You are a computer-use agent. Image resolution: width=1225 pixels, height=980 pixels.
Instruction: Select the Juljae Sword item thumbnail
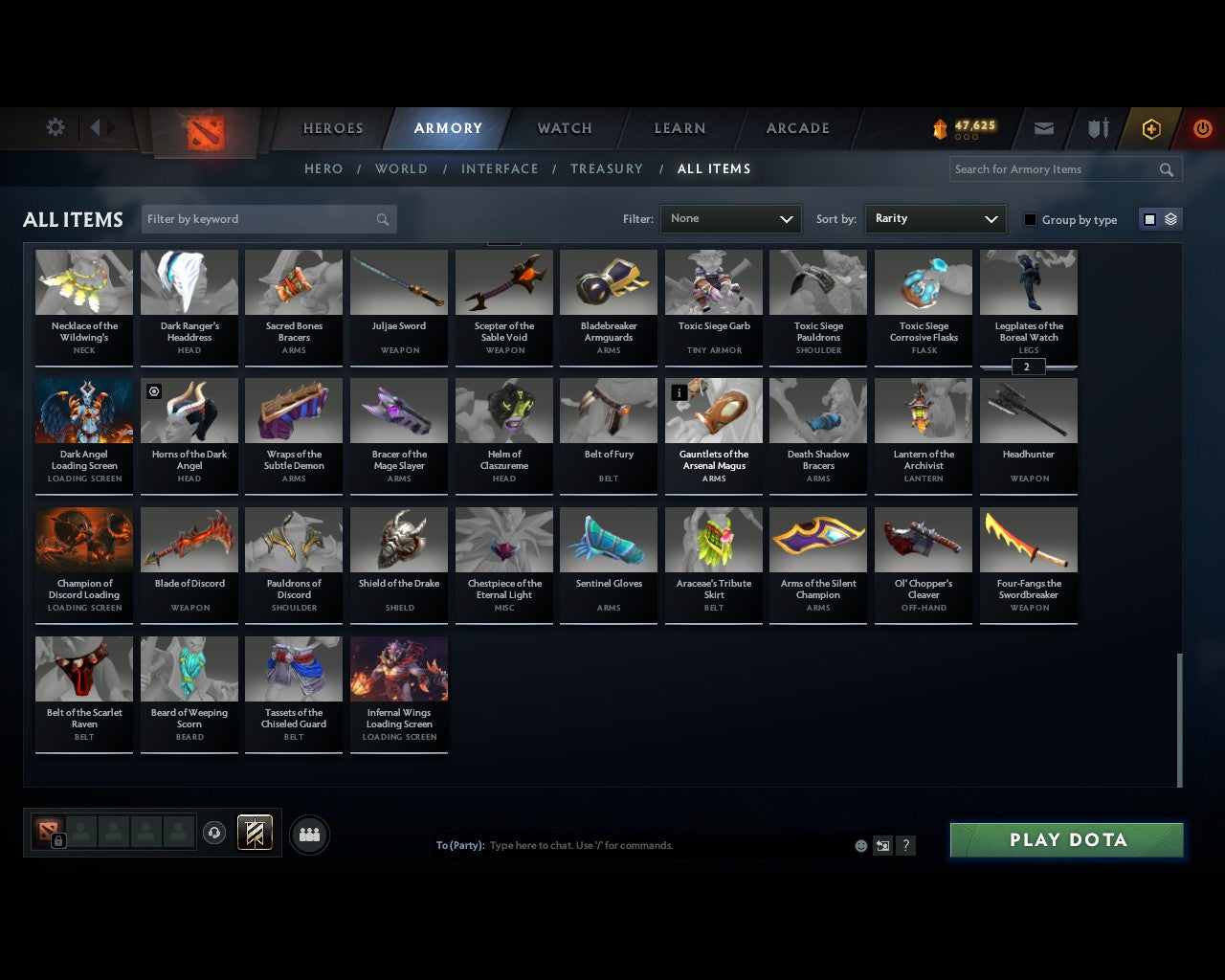click(398, 281)
